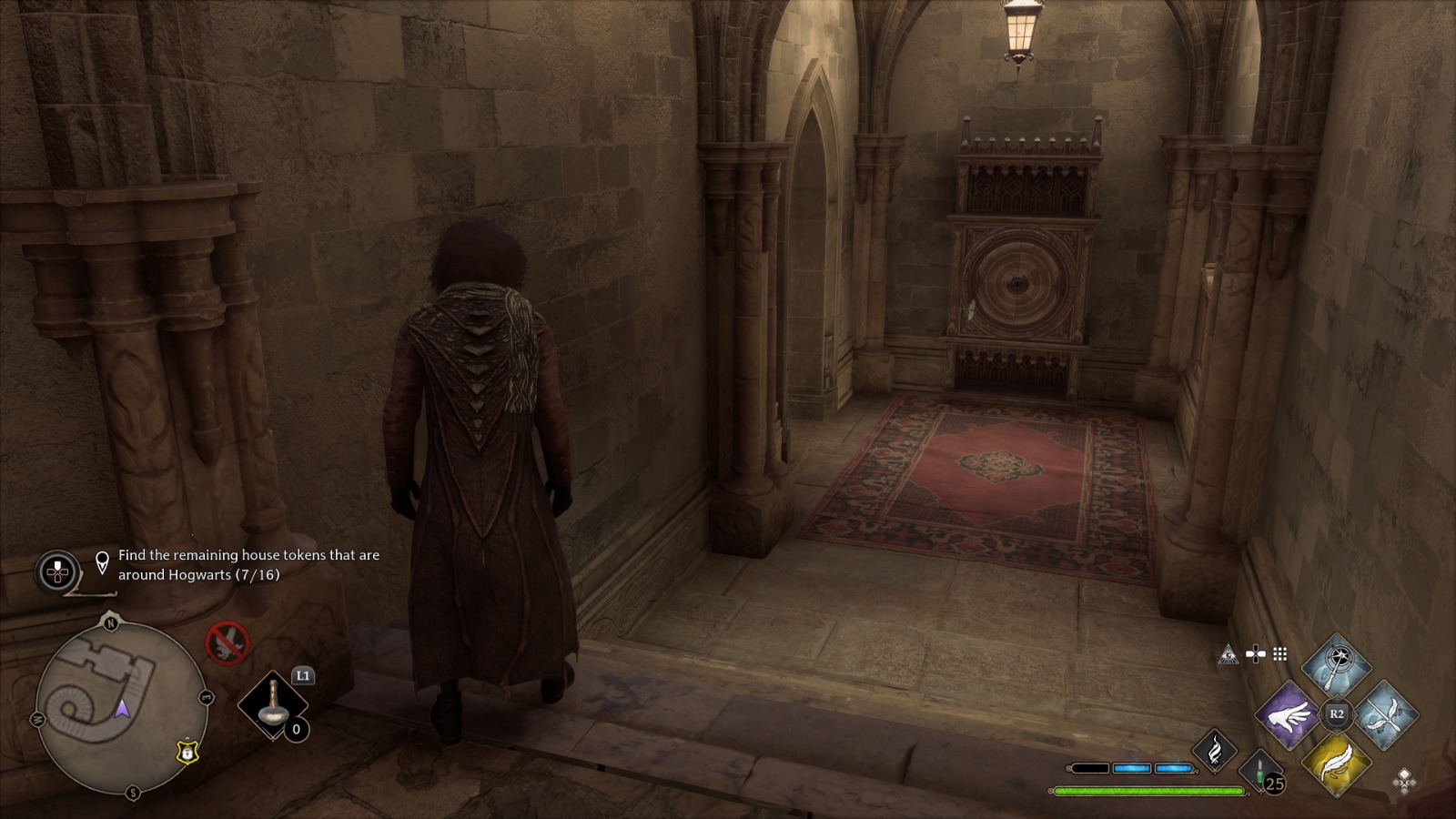
Task: Expand the spell set grid icon
Action: click(1281, 653)
